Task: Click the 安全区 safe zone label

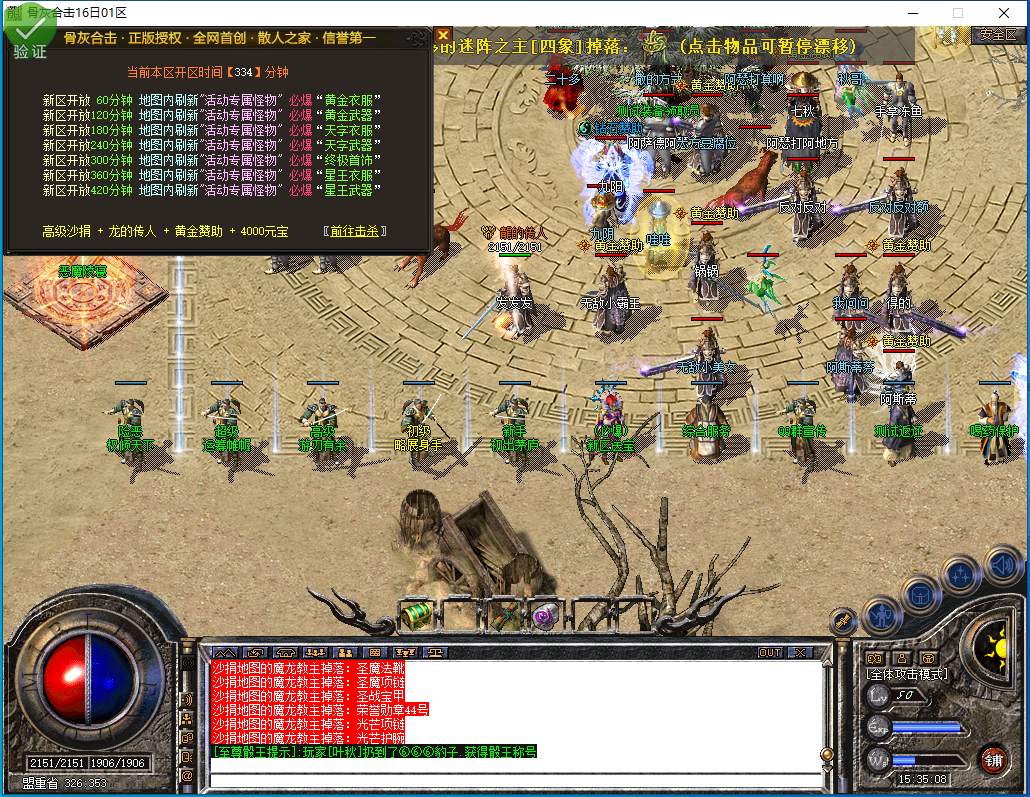Action: (997, 34)
